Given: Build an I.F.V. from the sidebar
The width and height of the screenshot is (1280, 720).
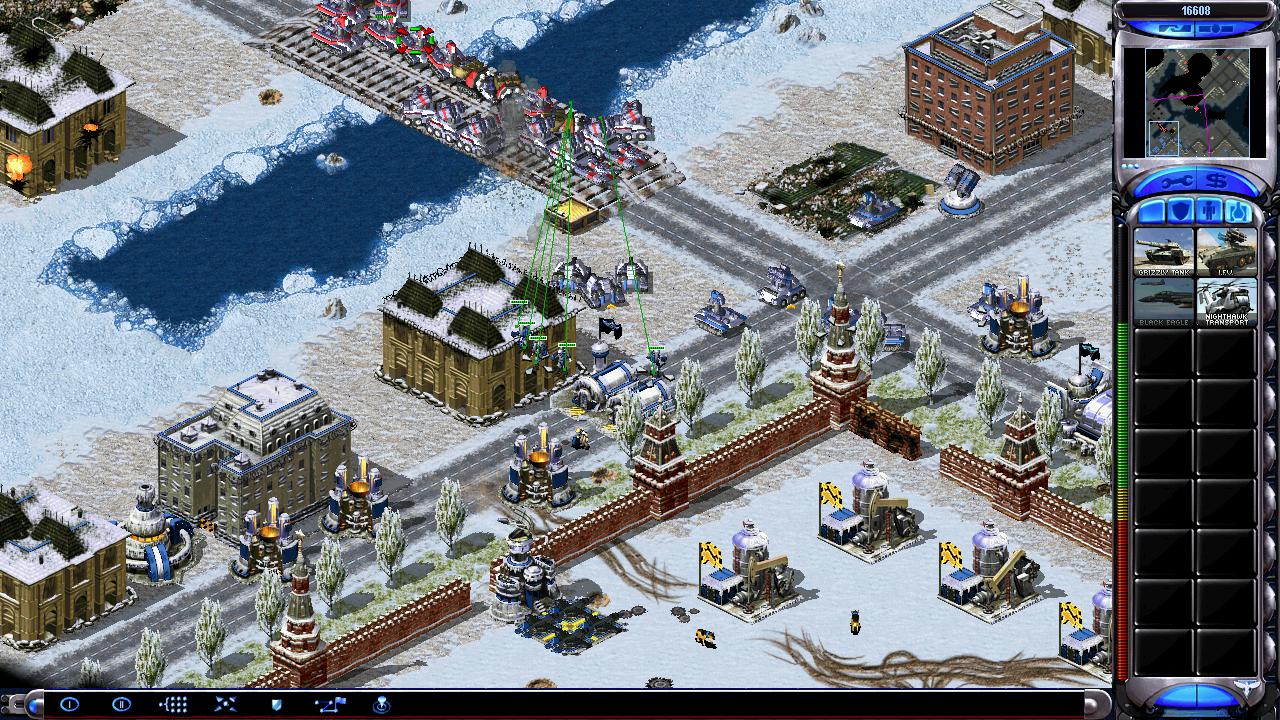Looking at the screenshot, I should click(x=1226, y=251).
